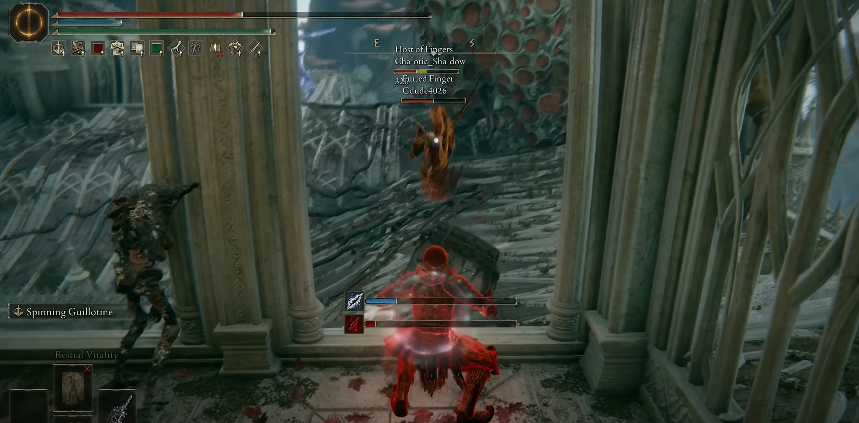This screenshot has width=859, height=423.
Task: Click the right-hand weapon equipment slot
Action: 117,406
